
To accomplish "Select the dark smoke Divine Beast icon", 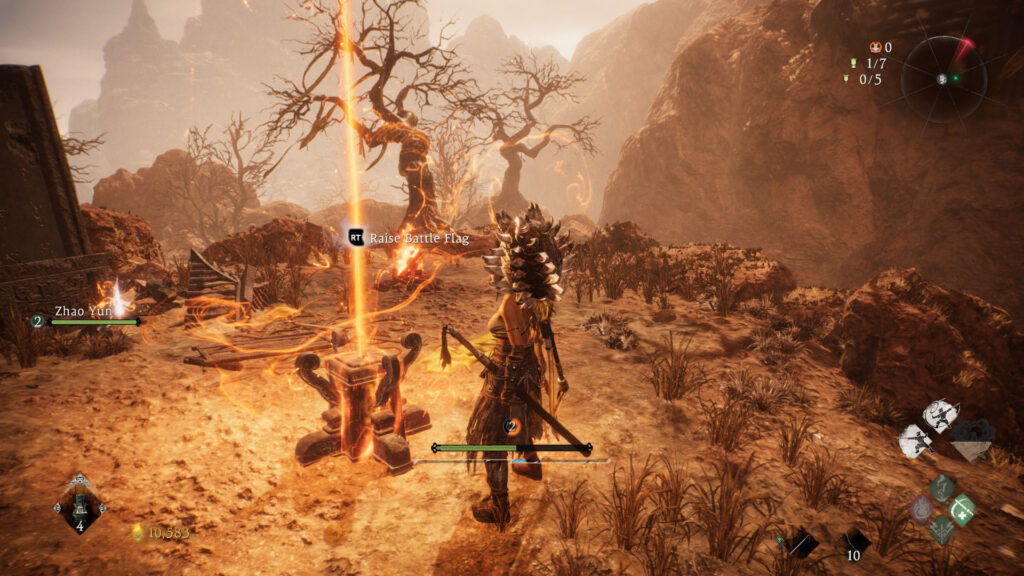I will tap(971, 437).
